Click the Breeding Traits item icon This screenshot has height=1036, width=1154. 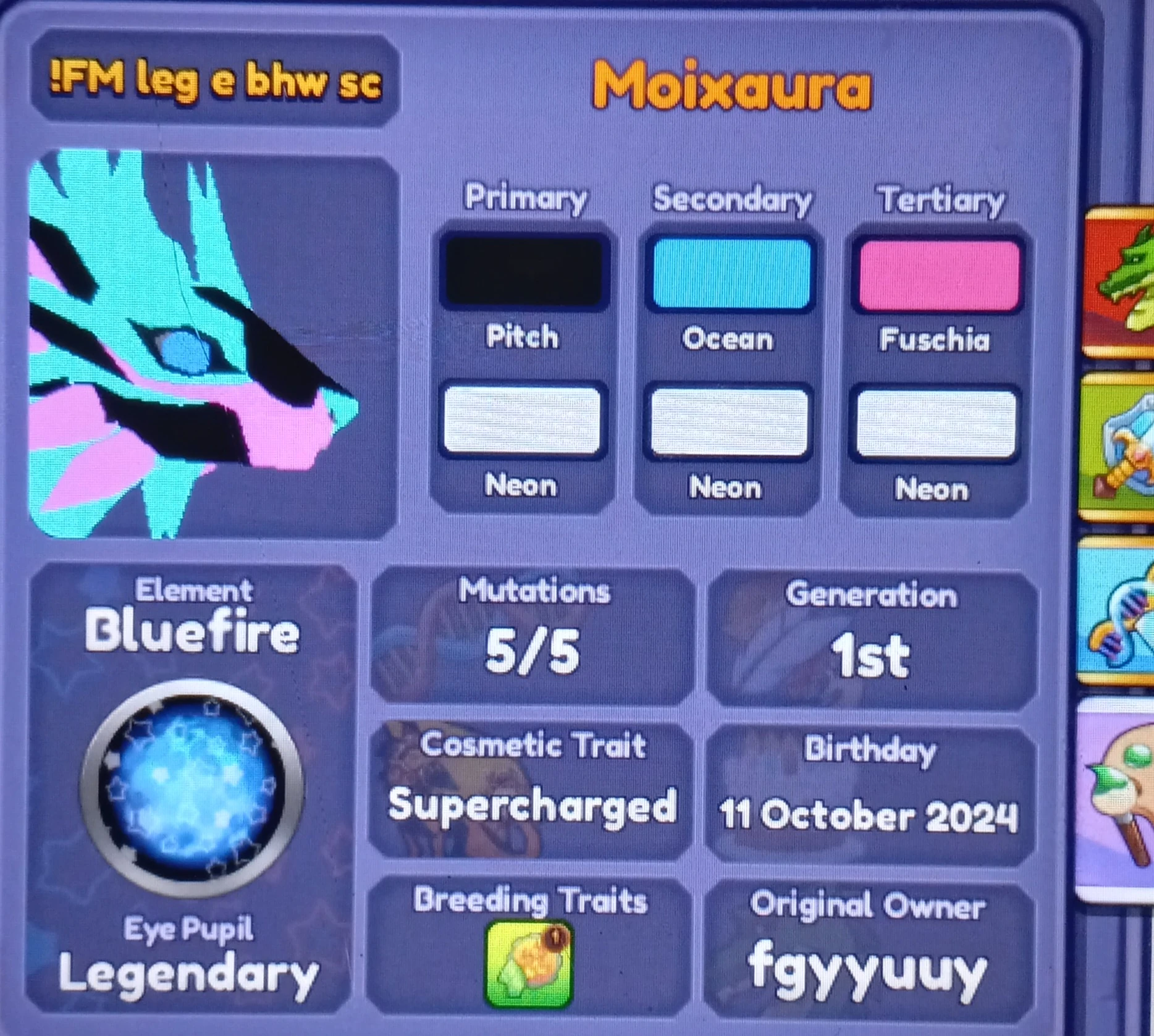pyautogui.click(x=531, y=961)
